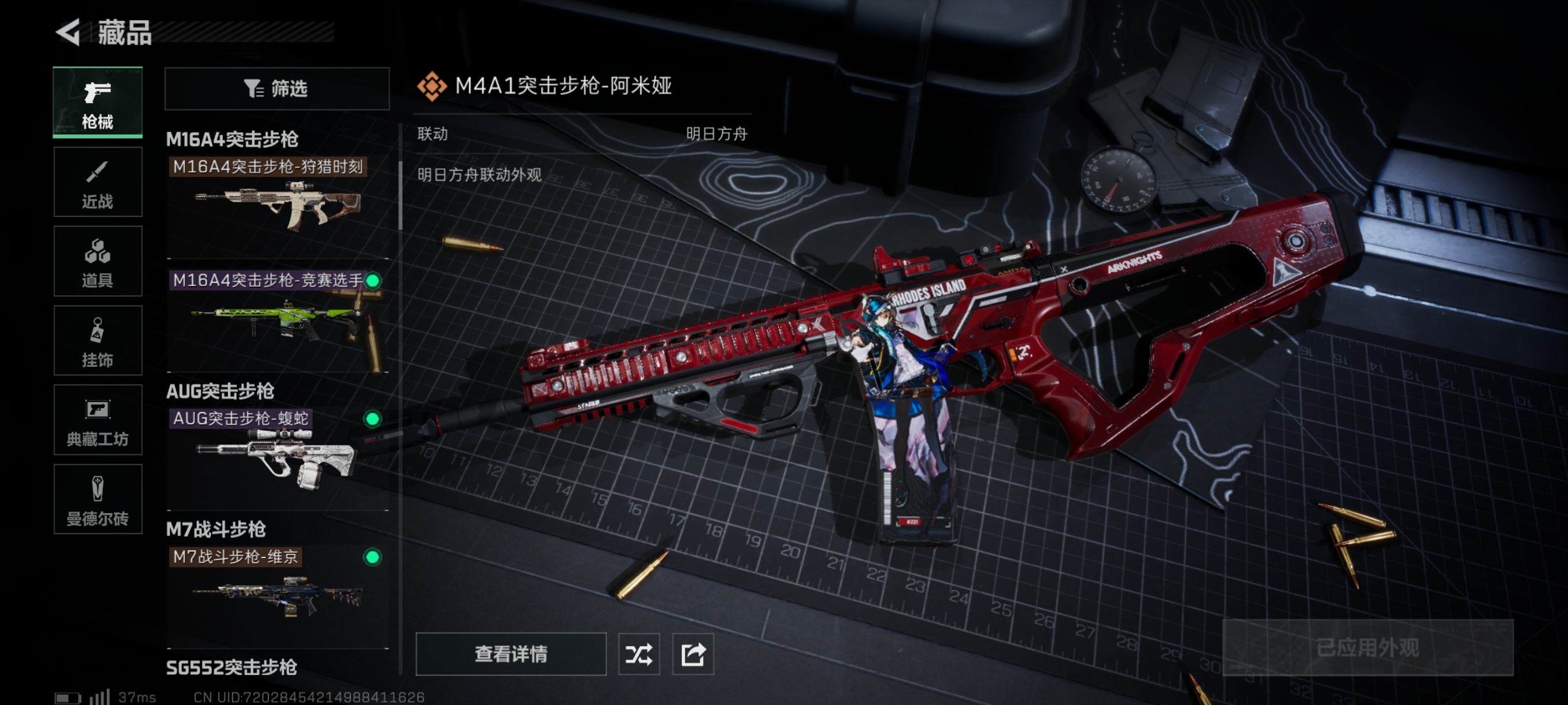Choose the green M16A4 竞赛选手 skin
Image resolution: width=1568 pixels, height=705 pixels.
278,320
